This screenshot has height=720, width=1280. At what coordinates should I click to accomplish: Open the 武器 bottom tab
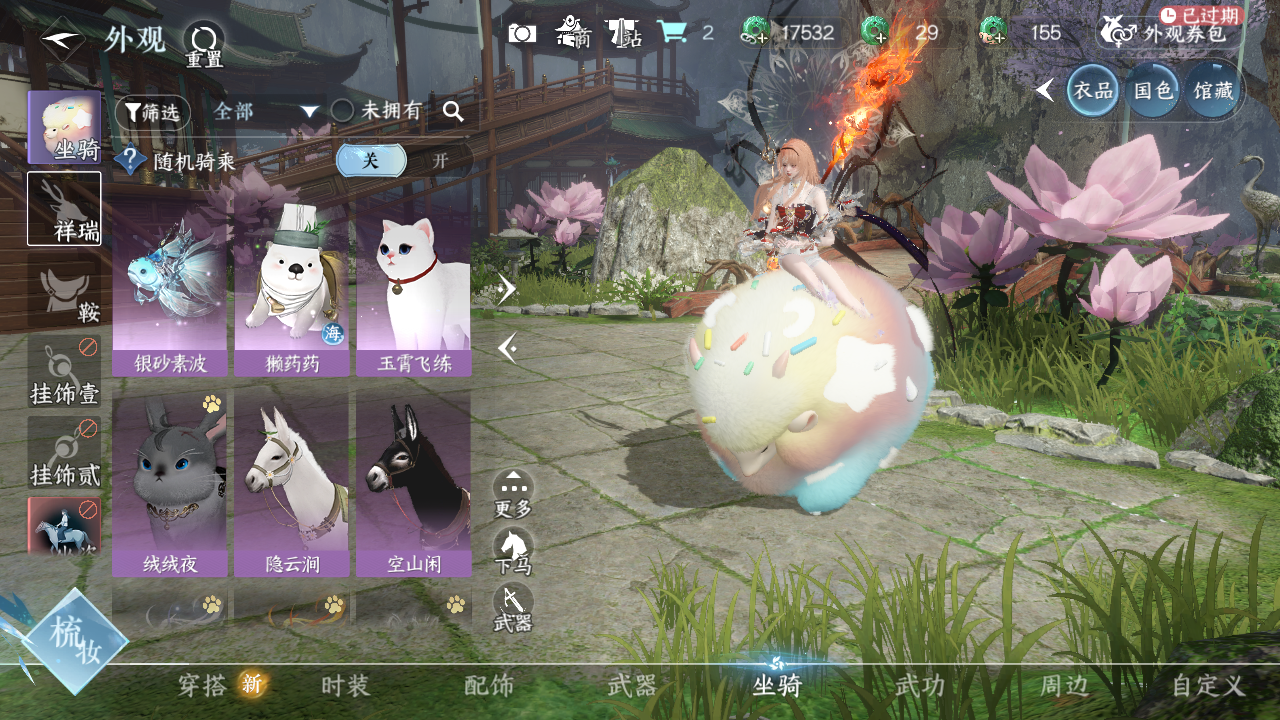pyautogui.click(x=632, y=686)
